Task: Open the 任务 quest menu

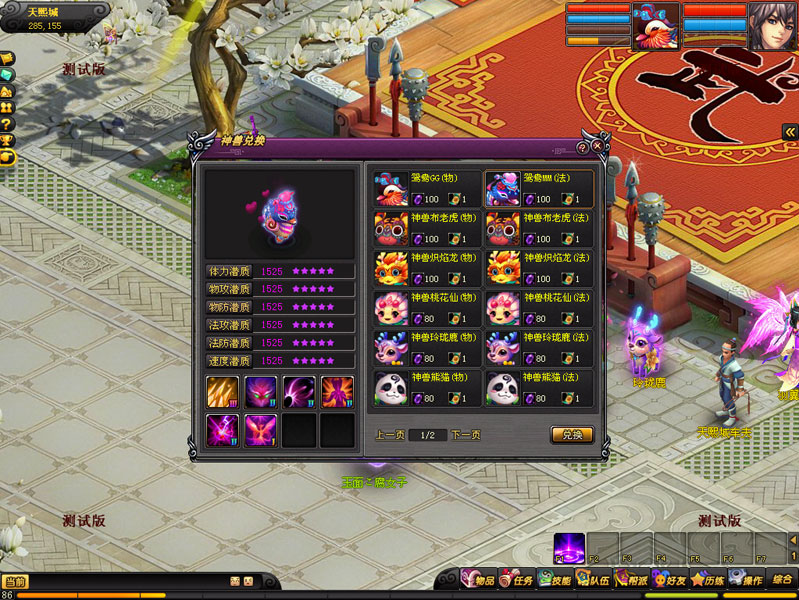Action: pyautogui.click(x=517, y=580)
